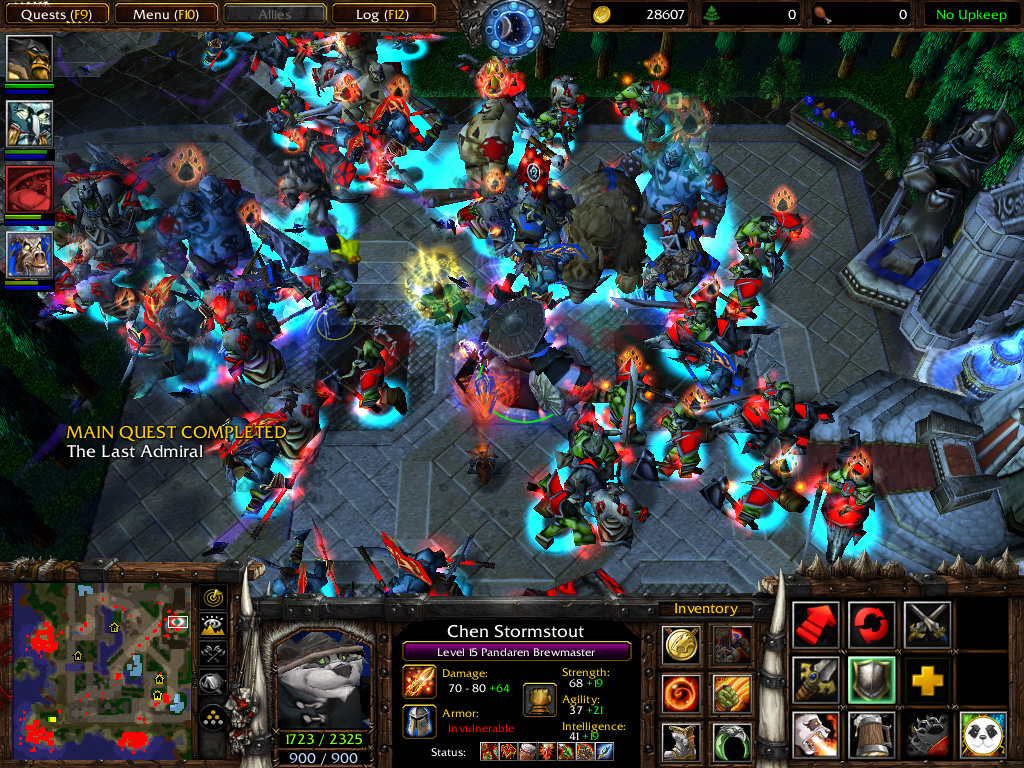The width and height of the screenshot is (1024, 768).
Task: Select the silver boots inventory item
Action: coord(682,741)
